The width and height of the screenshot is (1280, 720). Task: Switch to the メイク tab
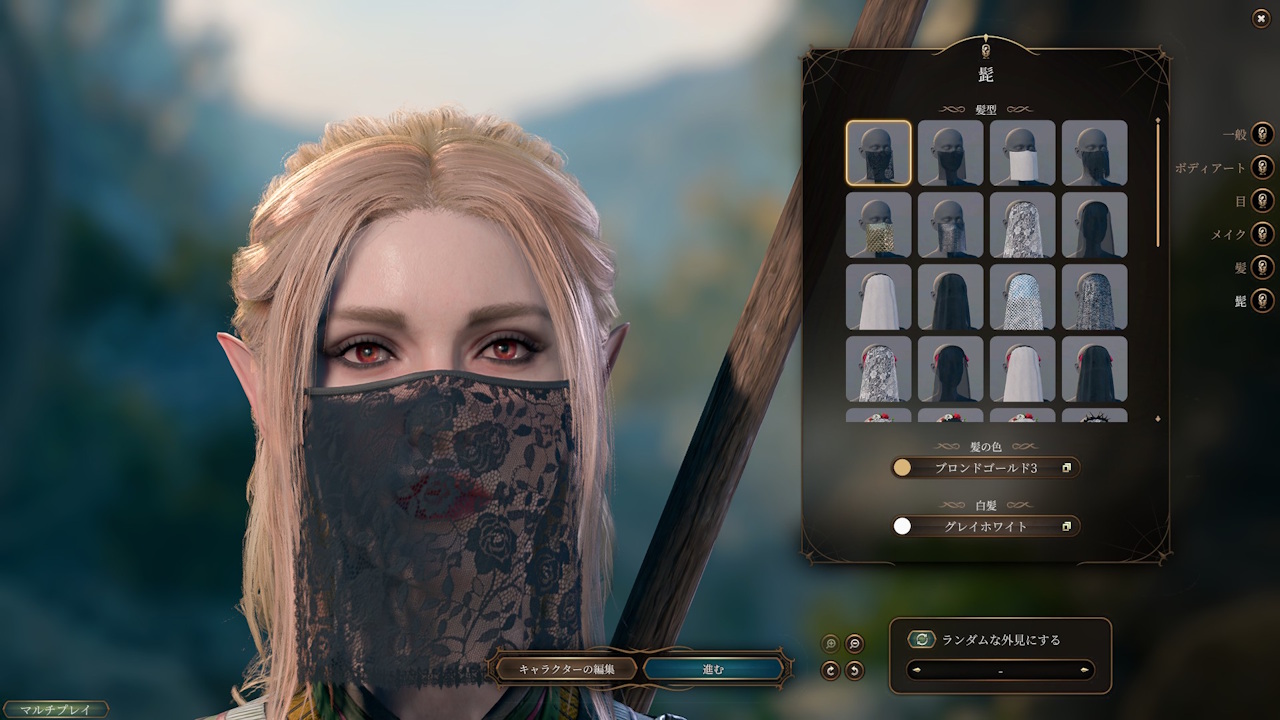pyautogui.click(x=1262, y=234)
